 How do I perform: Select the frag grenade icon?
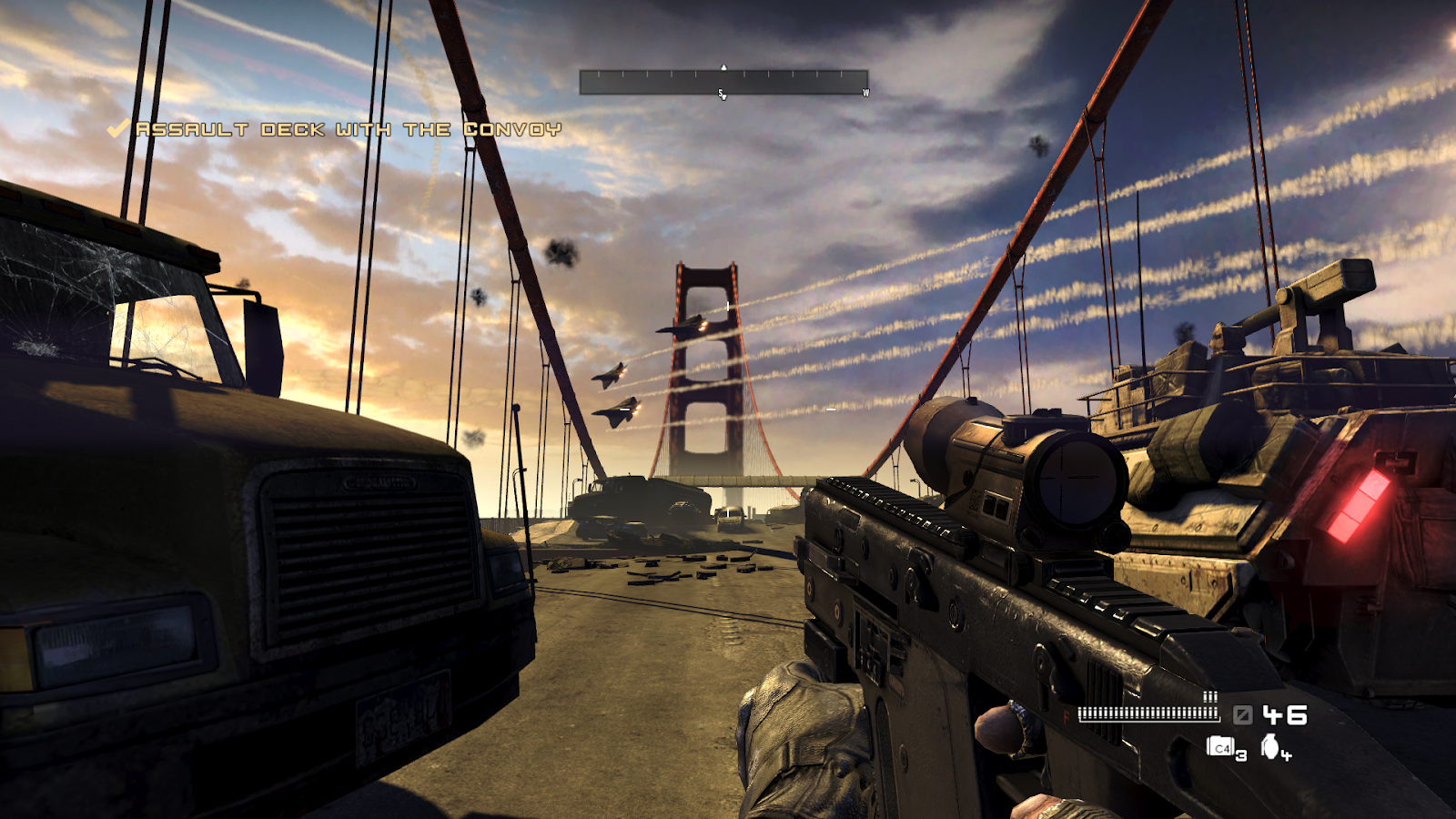pyautogui.click(x=1271, y=747)
